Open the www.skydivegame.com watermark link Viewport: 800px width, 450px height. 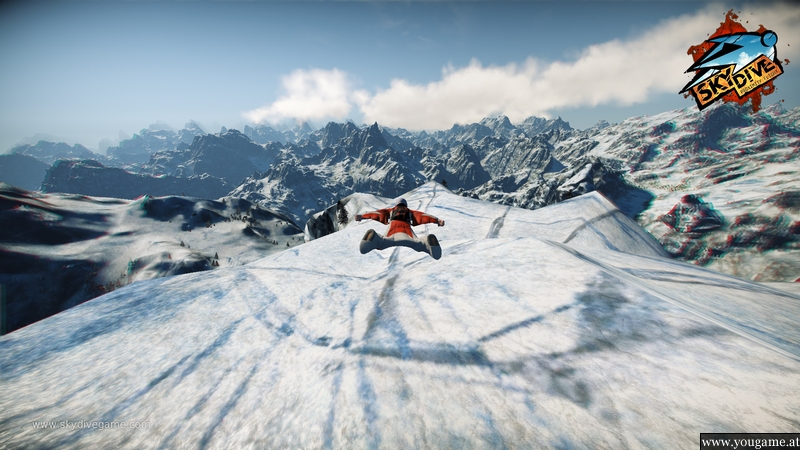click(91, 425)
